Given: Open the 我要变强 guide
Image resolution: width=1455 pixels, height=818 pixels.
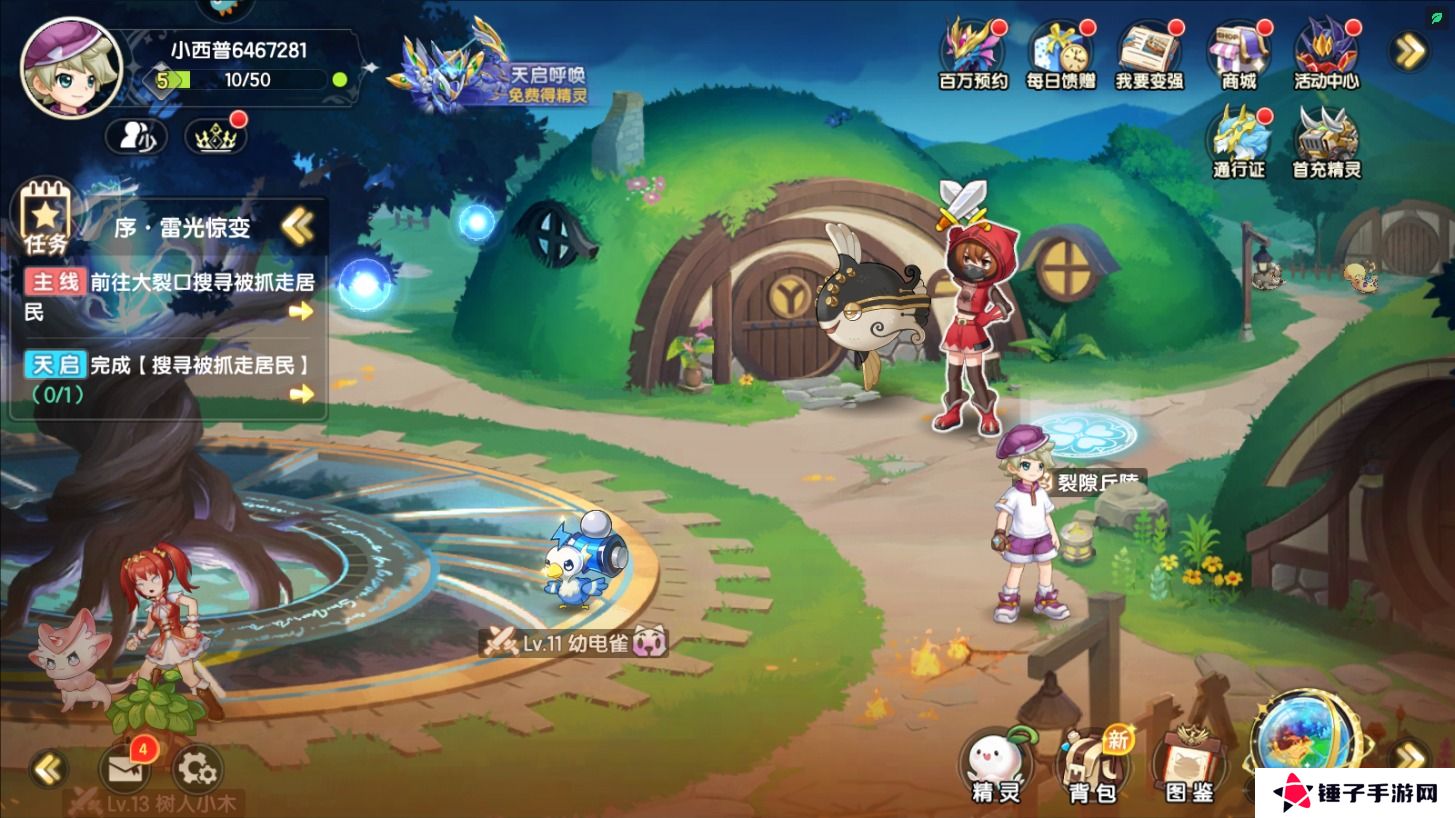Looking at the screenshot, I should click(1148, 55).
